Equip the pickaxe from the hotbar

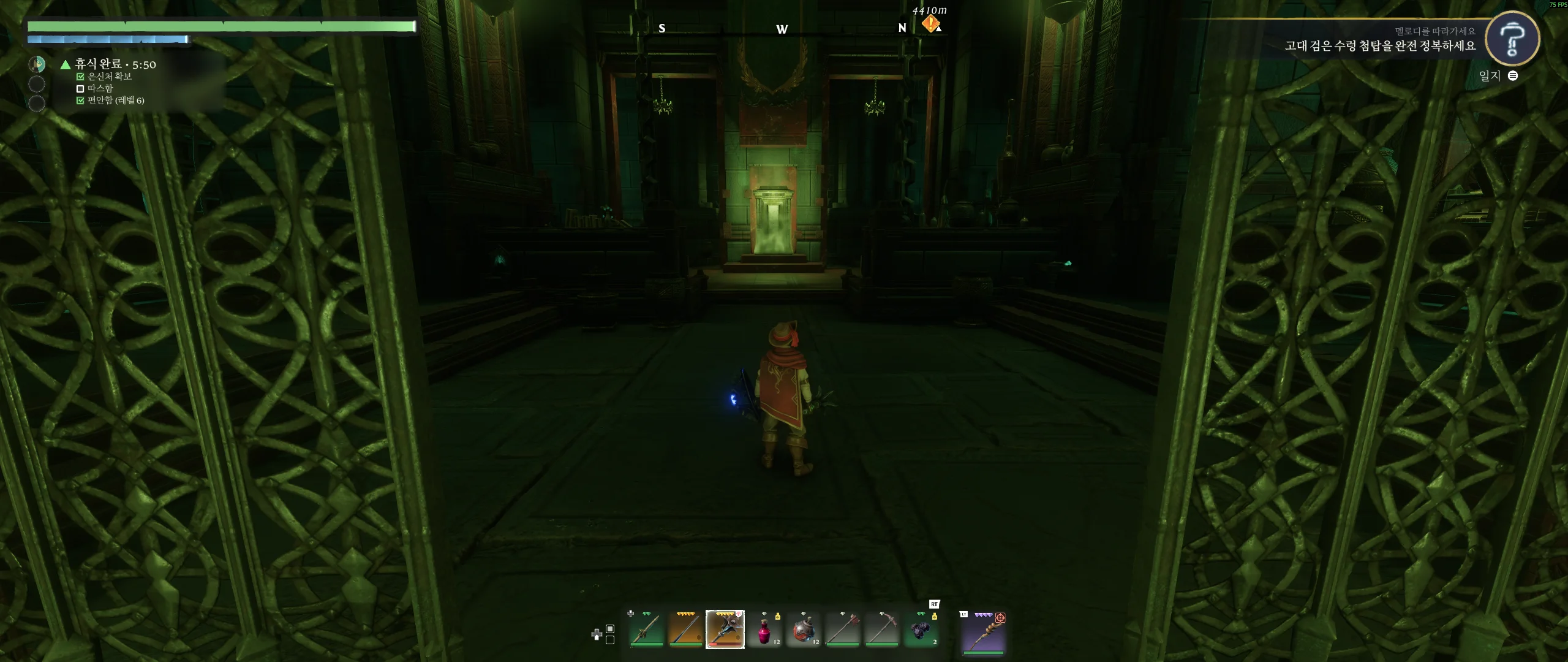pyautogui.click(x=881, y=630)
